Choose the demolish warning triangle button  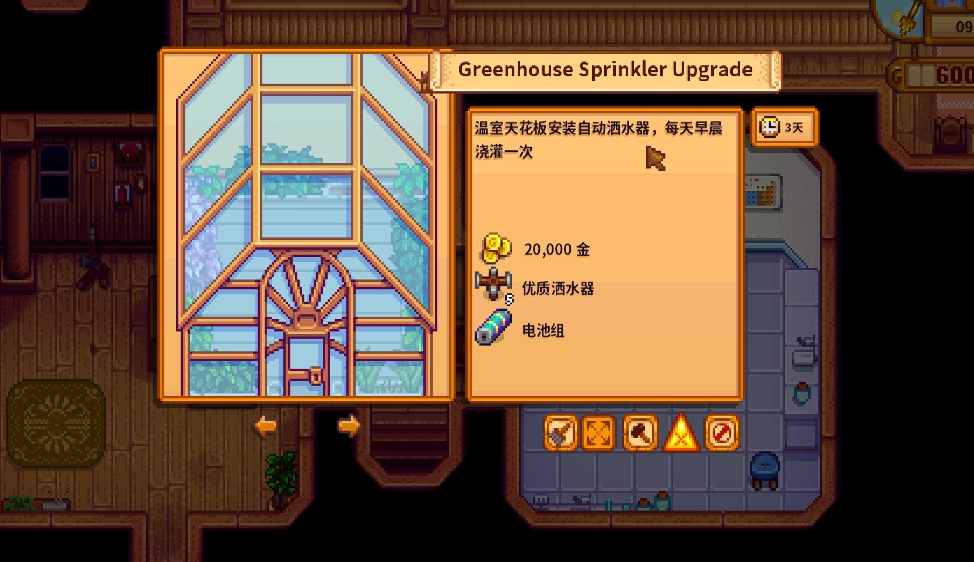(x=681, y=433)
